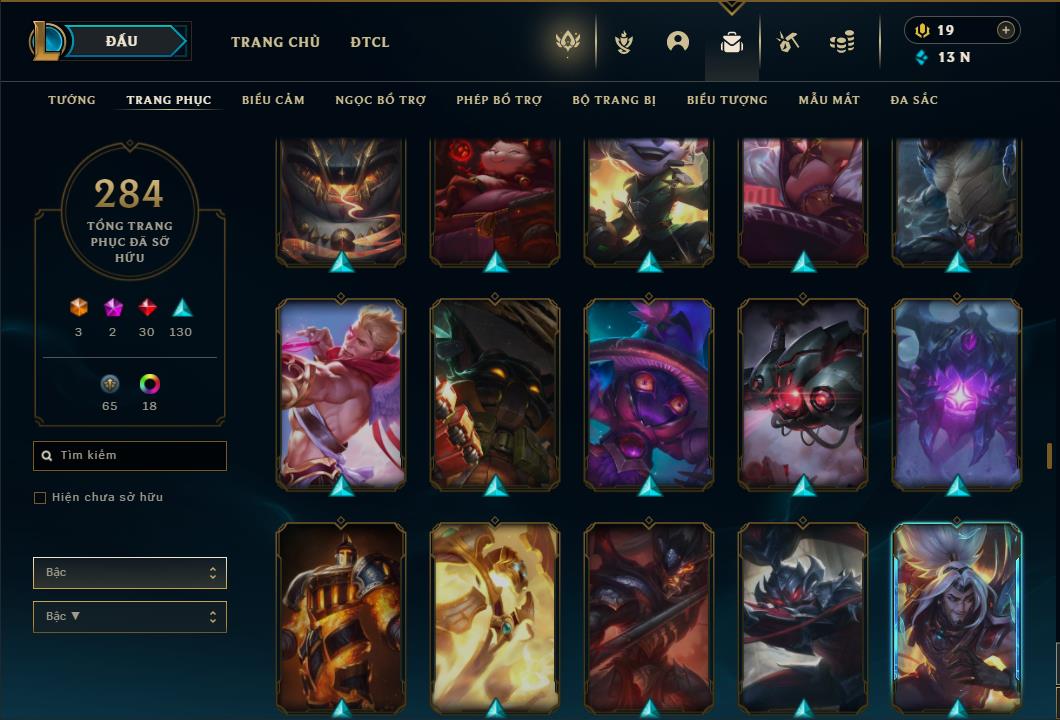Open the MẪU MẮT tab
Viewport: 1060px width, 720px height.
pyautogui.click(x=829, y=100)
